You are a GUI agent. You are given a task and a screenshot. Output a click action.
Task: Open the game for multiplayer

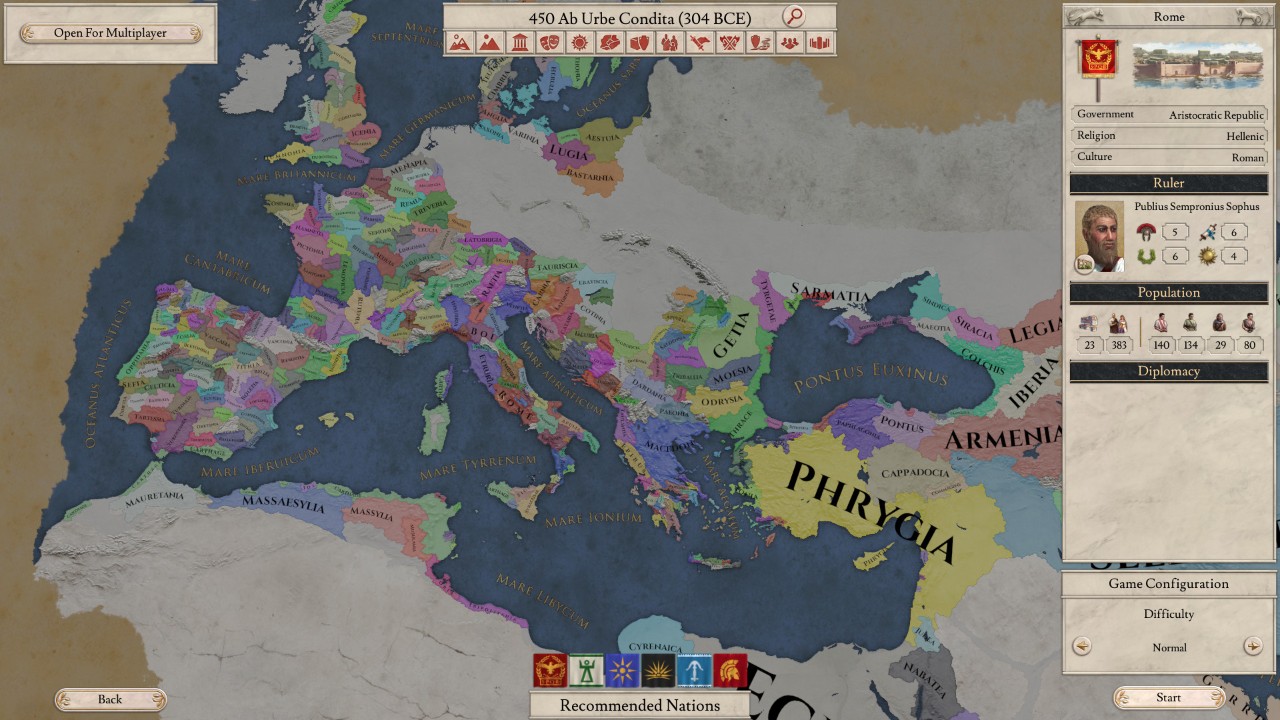tap(110, 33)
